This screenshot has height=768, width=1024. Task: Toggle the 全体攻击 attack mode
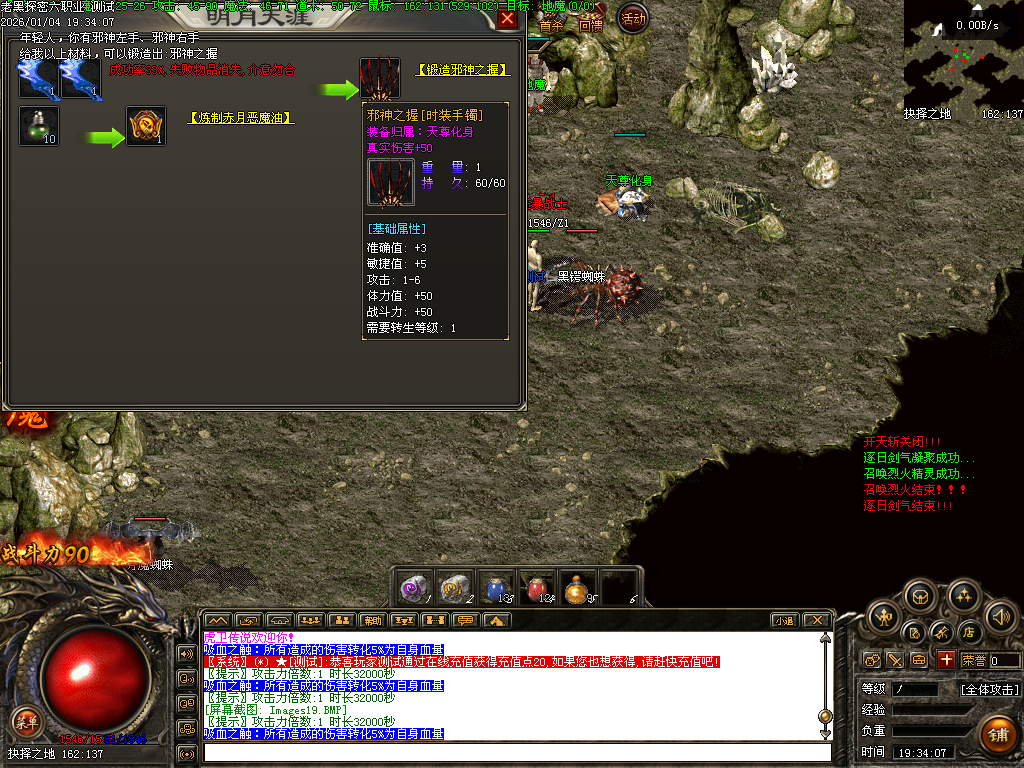[990, 689]
